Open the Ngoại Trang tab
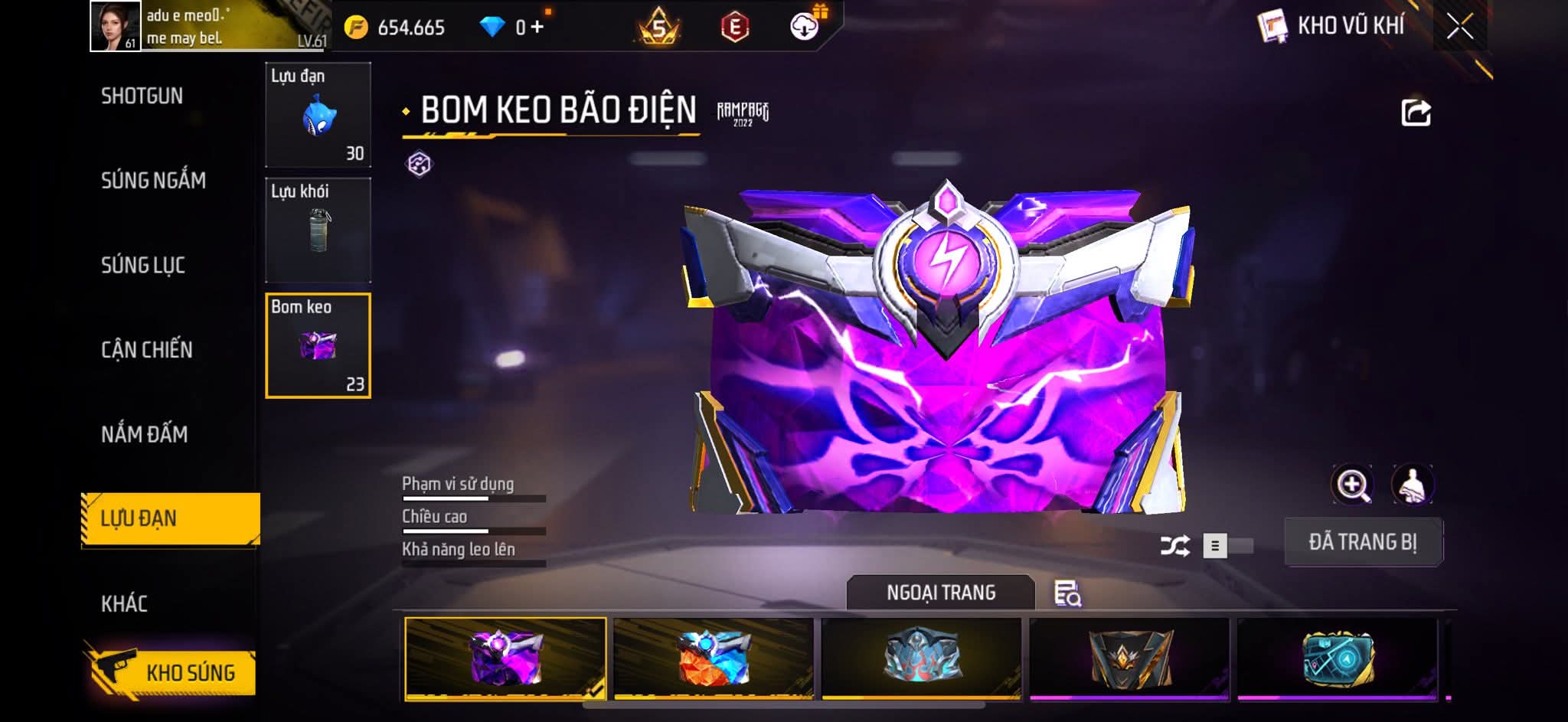This screenshot has height=722, width=1568. click(940, 593)
